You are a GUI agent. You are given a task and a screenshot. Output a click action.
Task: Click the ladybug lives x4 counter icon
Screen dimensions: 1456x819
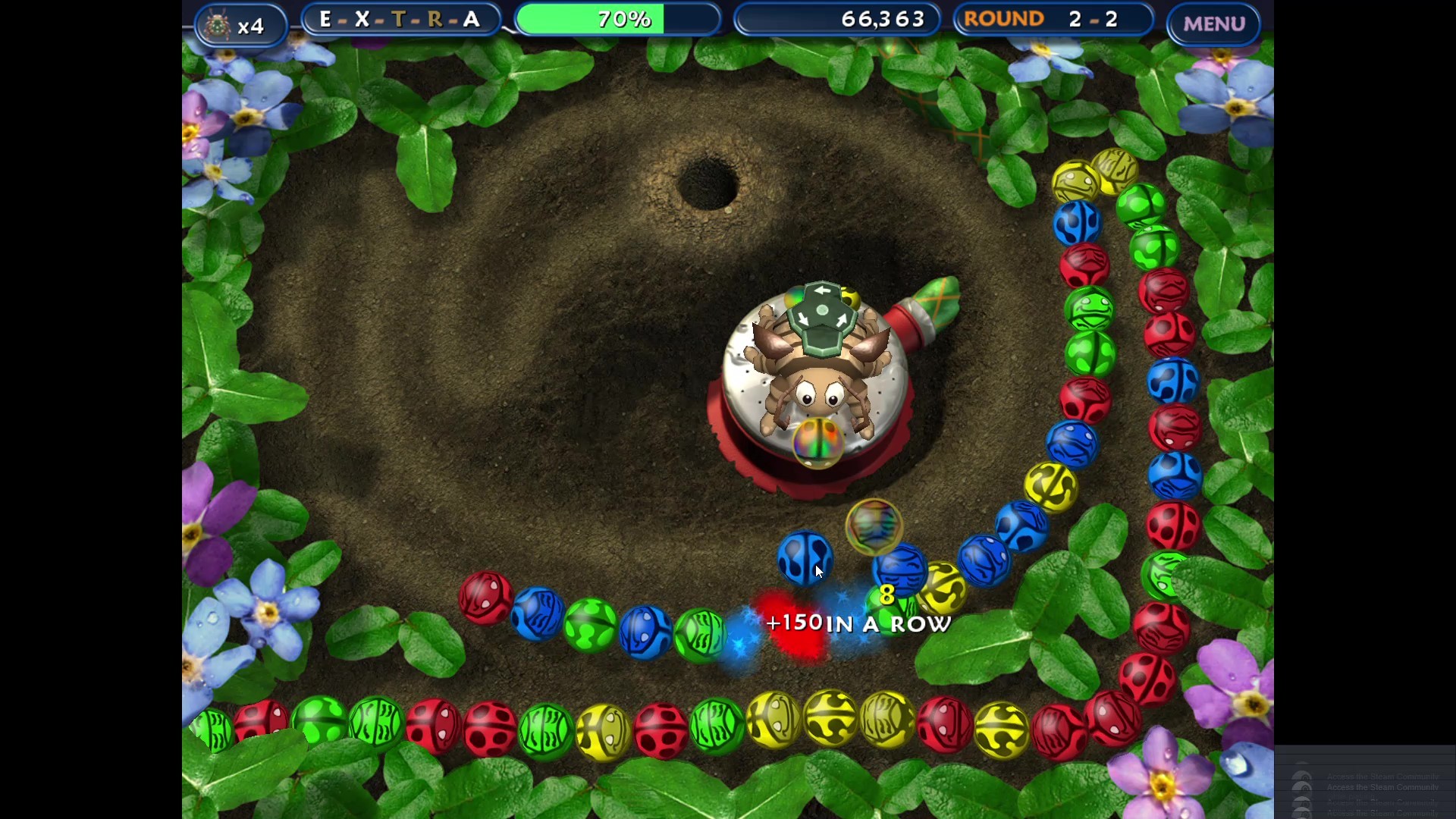point(219,24)
